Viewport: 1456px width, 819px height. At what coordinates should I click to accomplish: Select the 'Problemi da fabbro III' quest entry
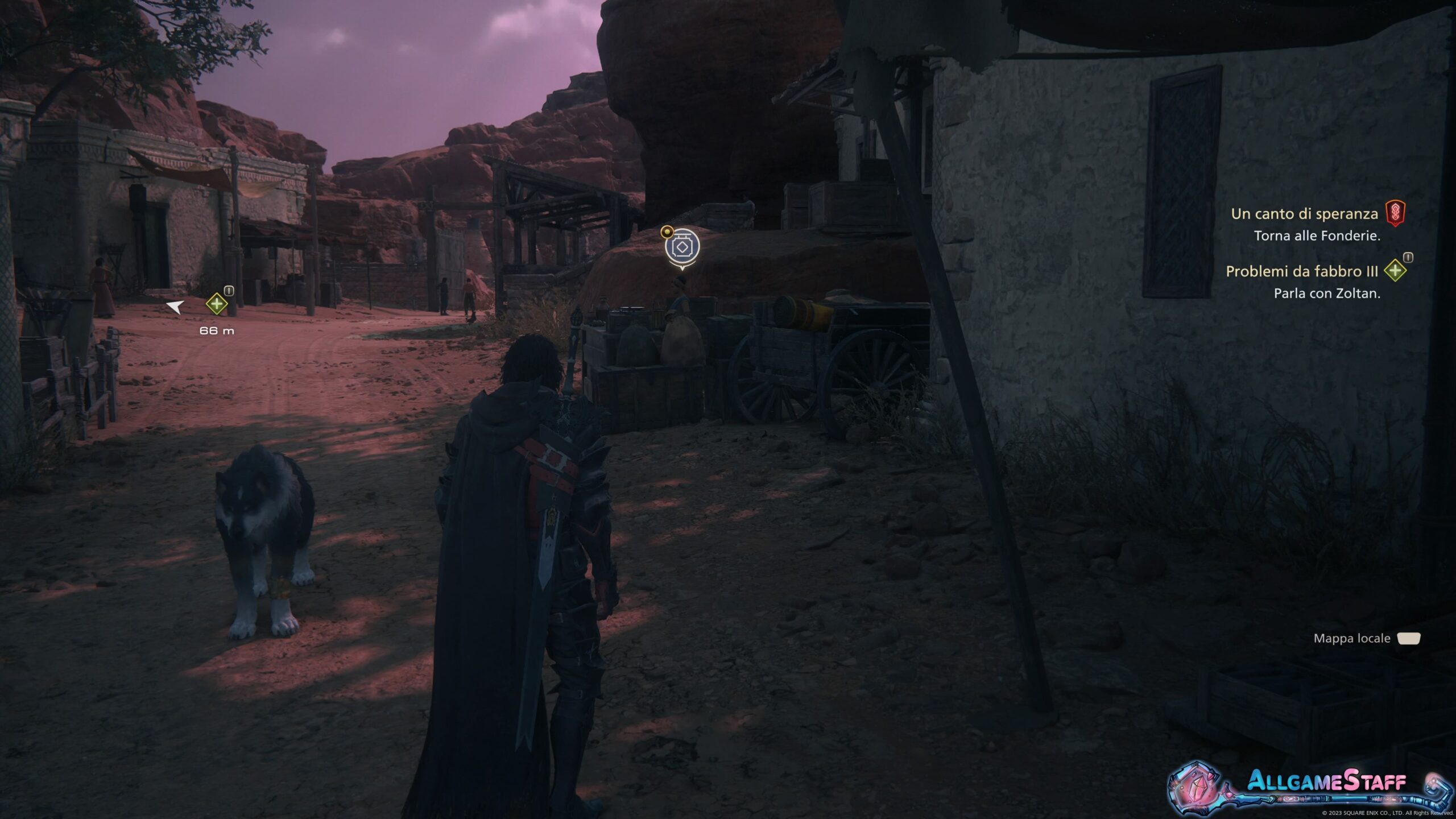[x=1301, y=271]
